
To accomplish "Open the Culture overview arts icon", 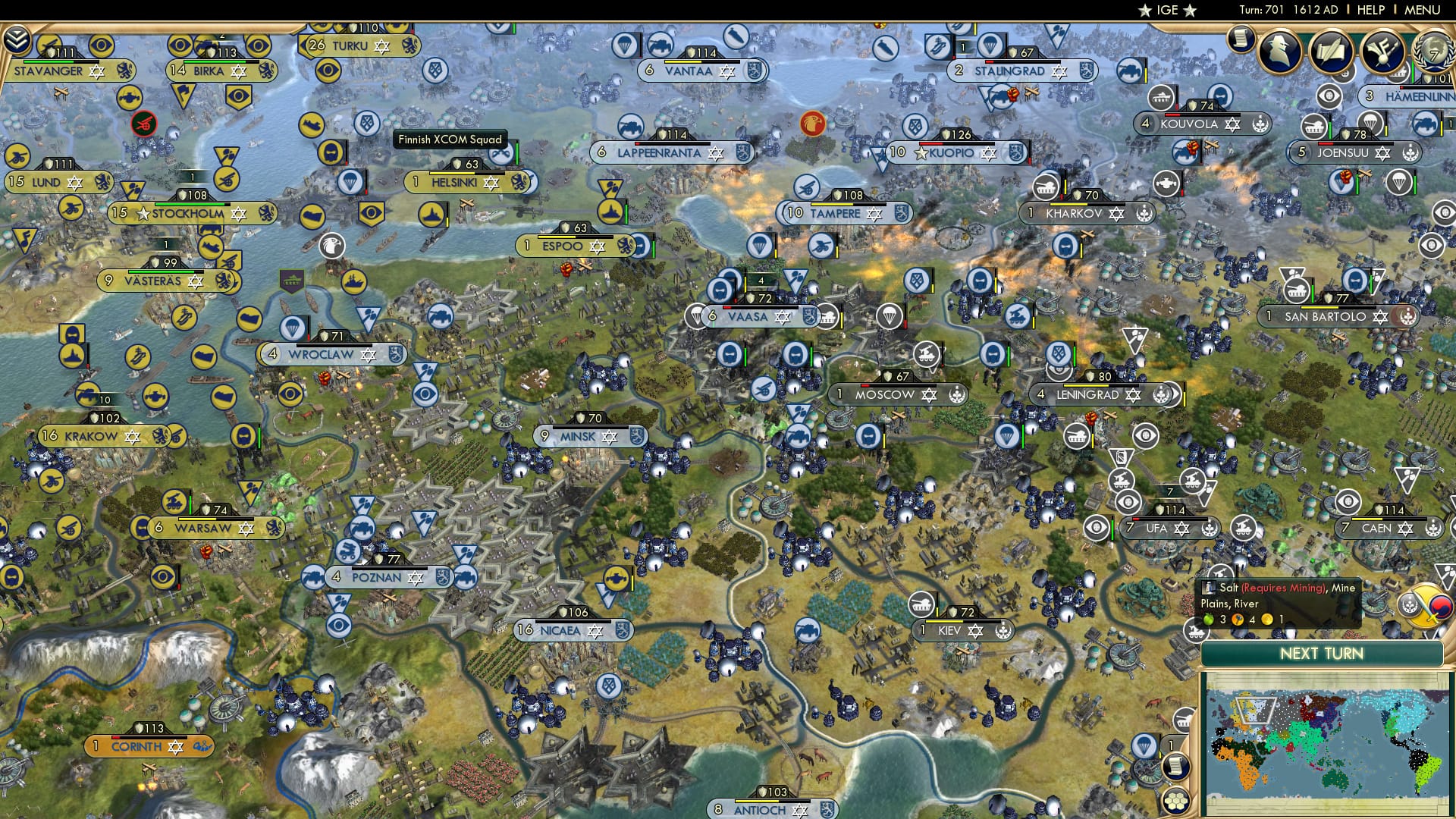I will point(1382,52).
